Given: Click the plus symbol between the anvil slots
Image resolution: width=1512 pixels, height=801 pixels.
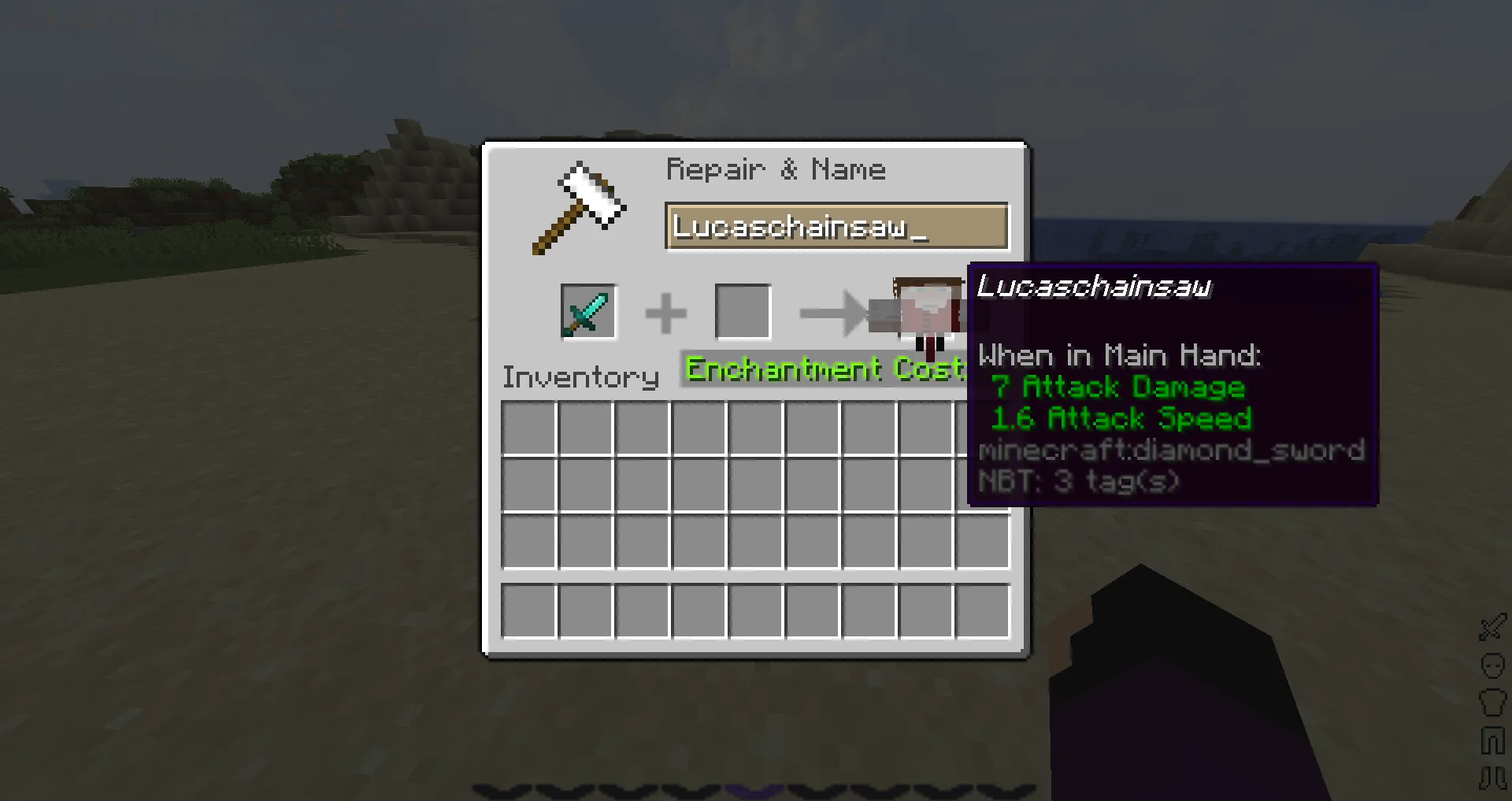Looking at the screenshot, I should (x=665, y=310).
